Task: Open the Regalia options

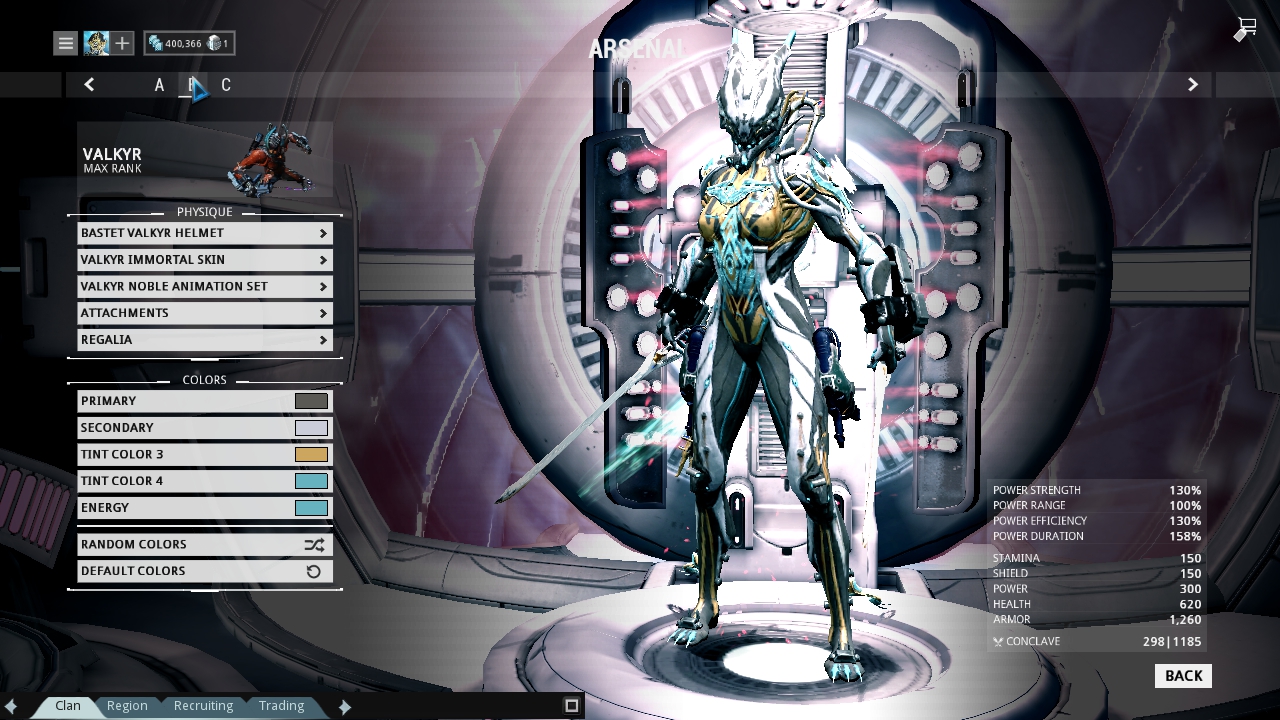Action: 204,340
